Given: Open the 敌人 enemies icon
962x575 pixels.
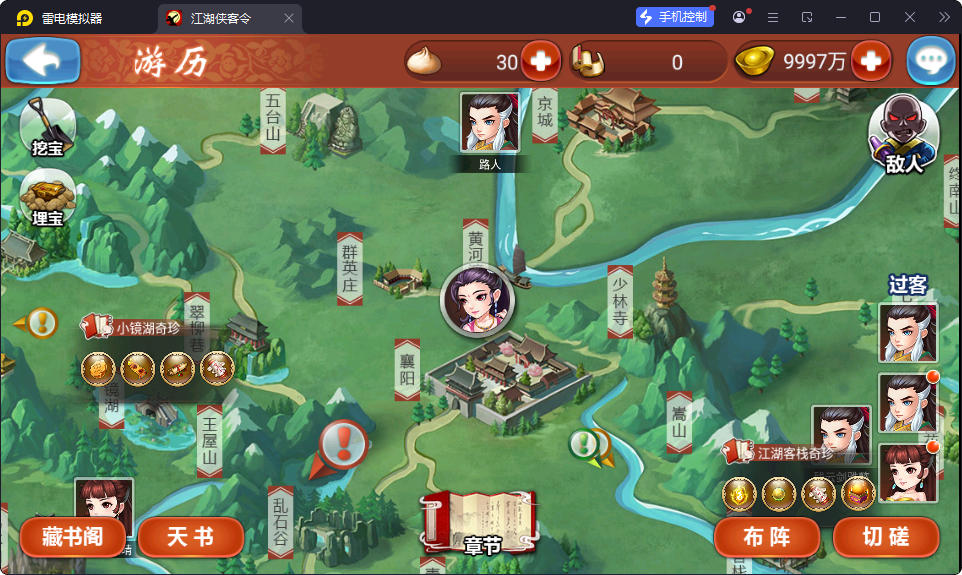Looking at the screenshot, I should pos(903,136).
